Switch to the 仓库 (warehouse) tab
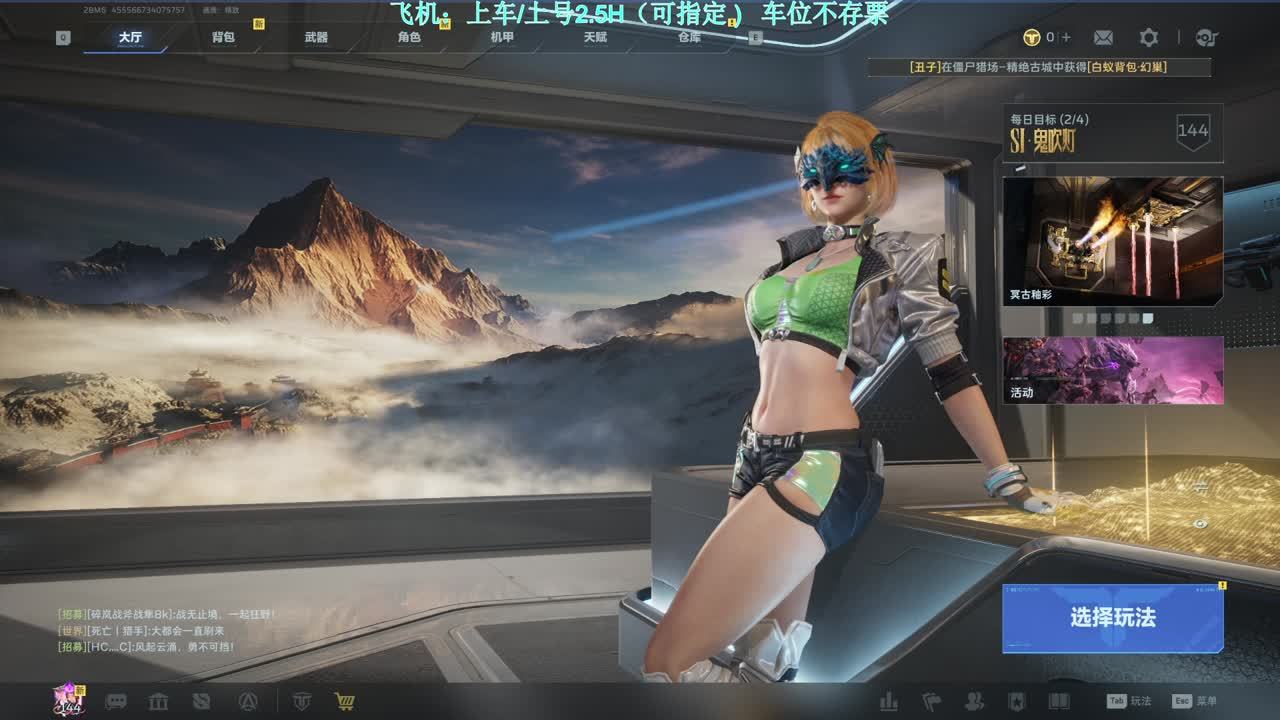The height and width of the screenshot is (720, 1280). [689, 38]
